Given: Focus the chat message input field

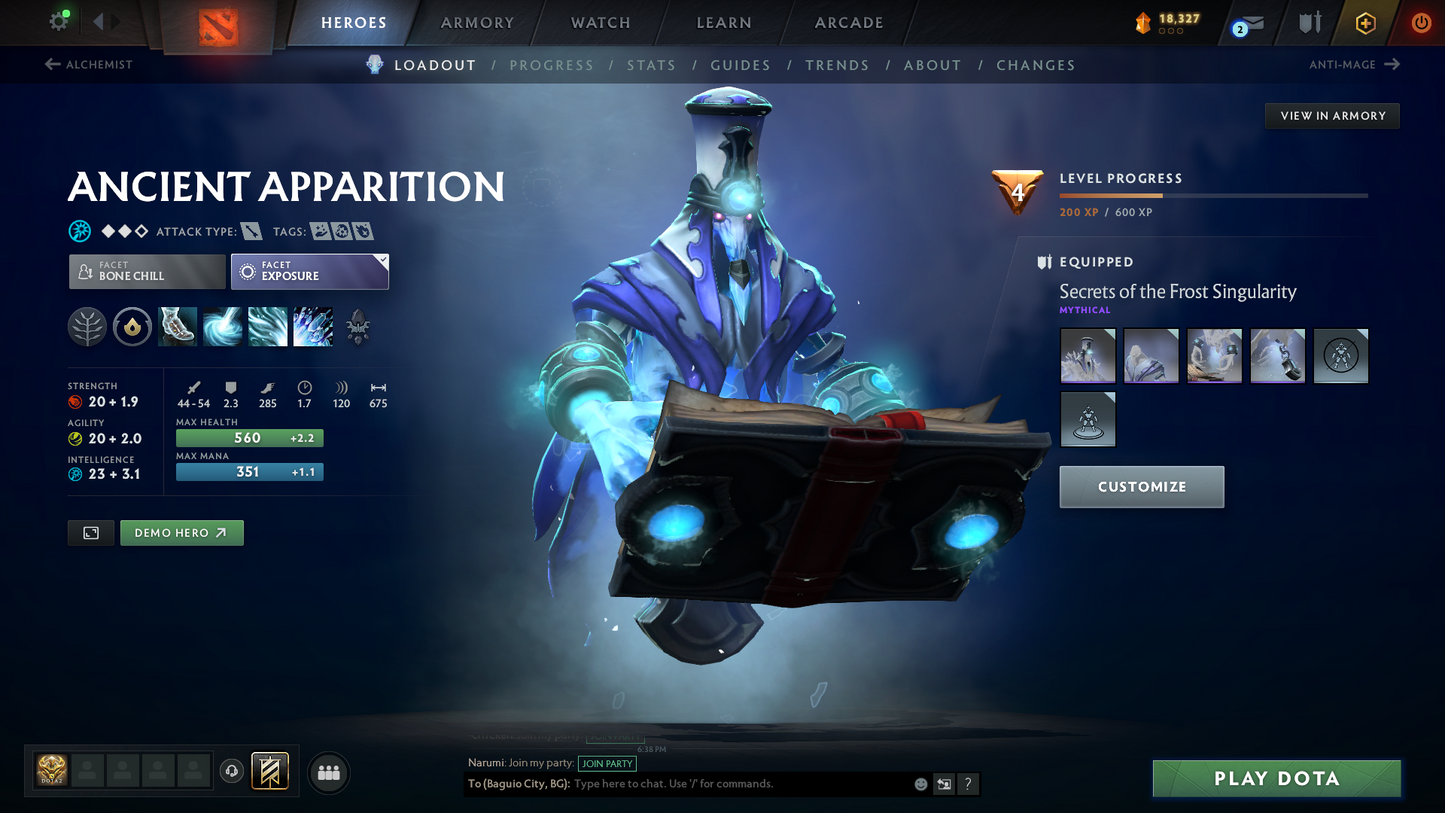Looking at the screenshot, I should point(740,784).
